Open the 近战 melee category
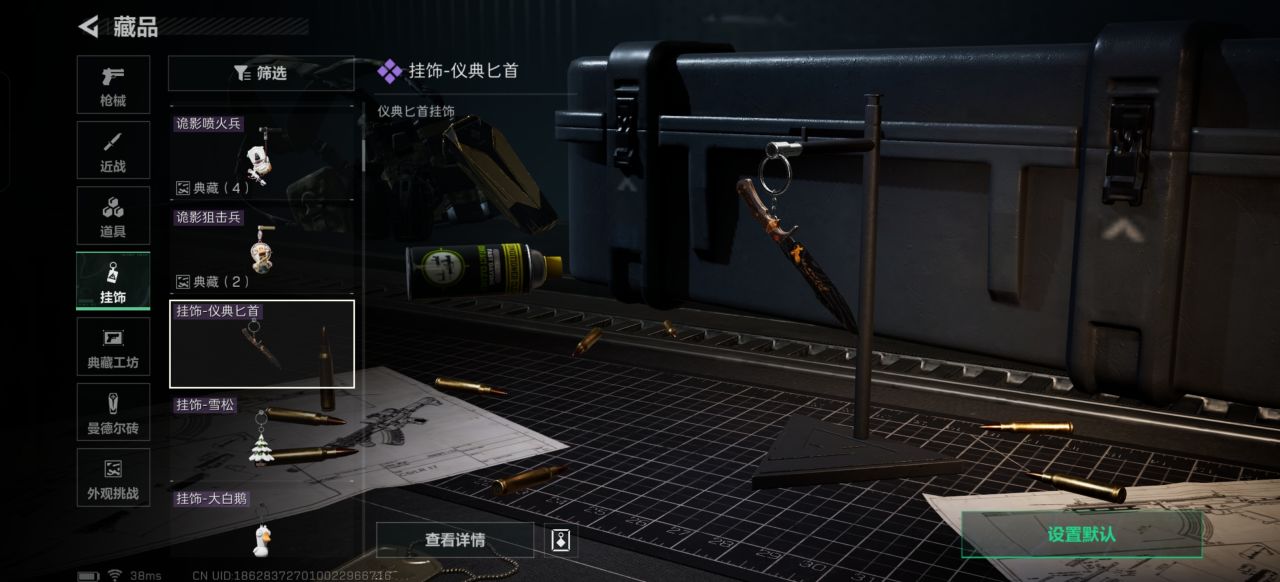 (x=113, y=151)
